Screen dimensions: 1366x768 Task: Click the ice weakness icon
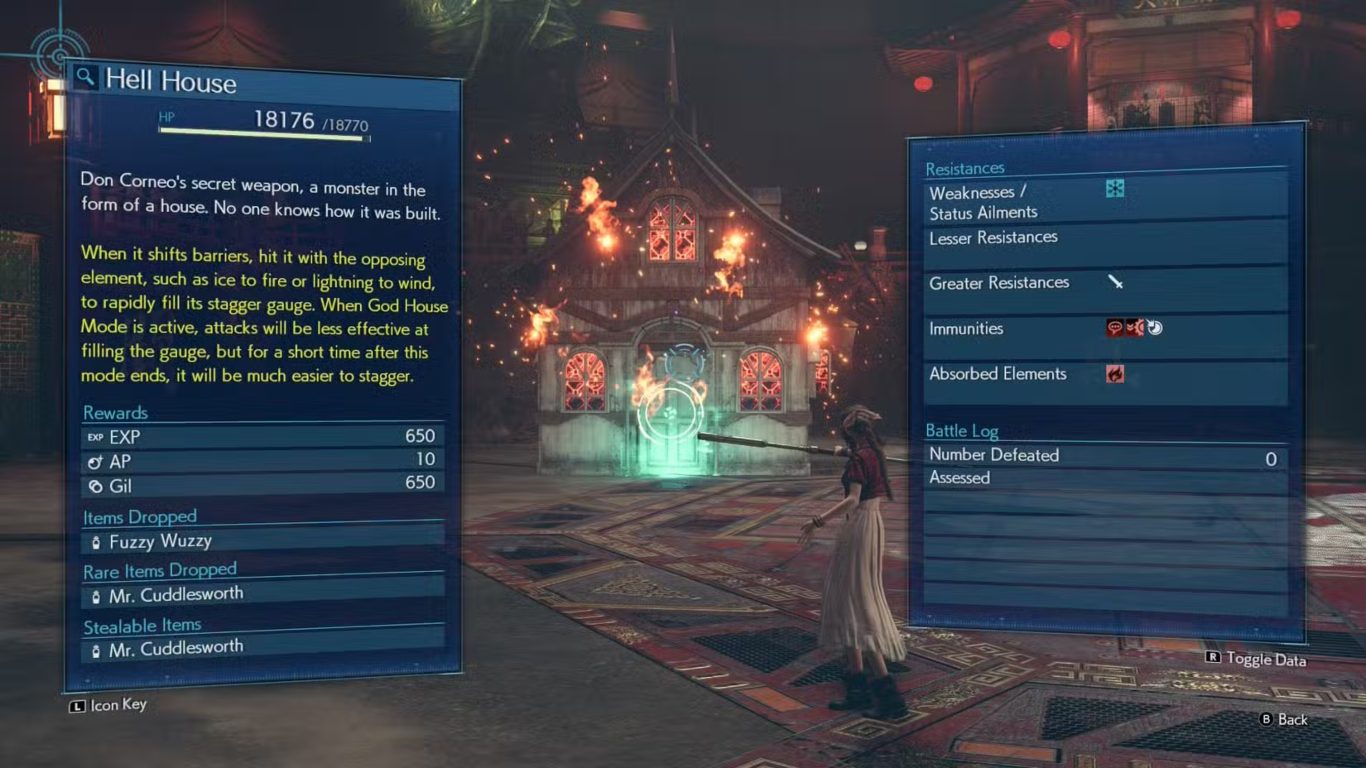click(1115, 188)
